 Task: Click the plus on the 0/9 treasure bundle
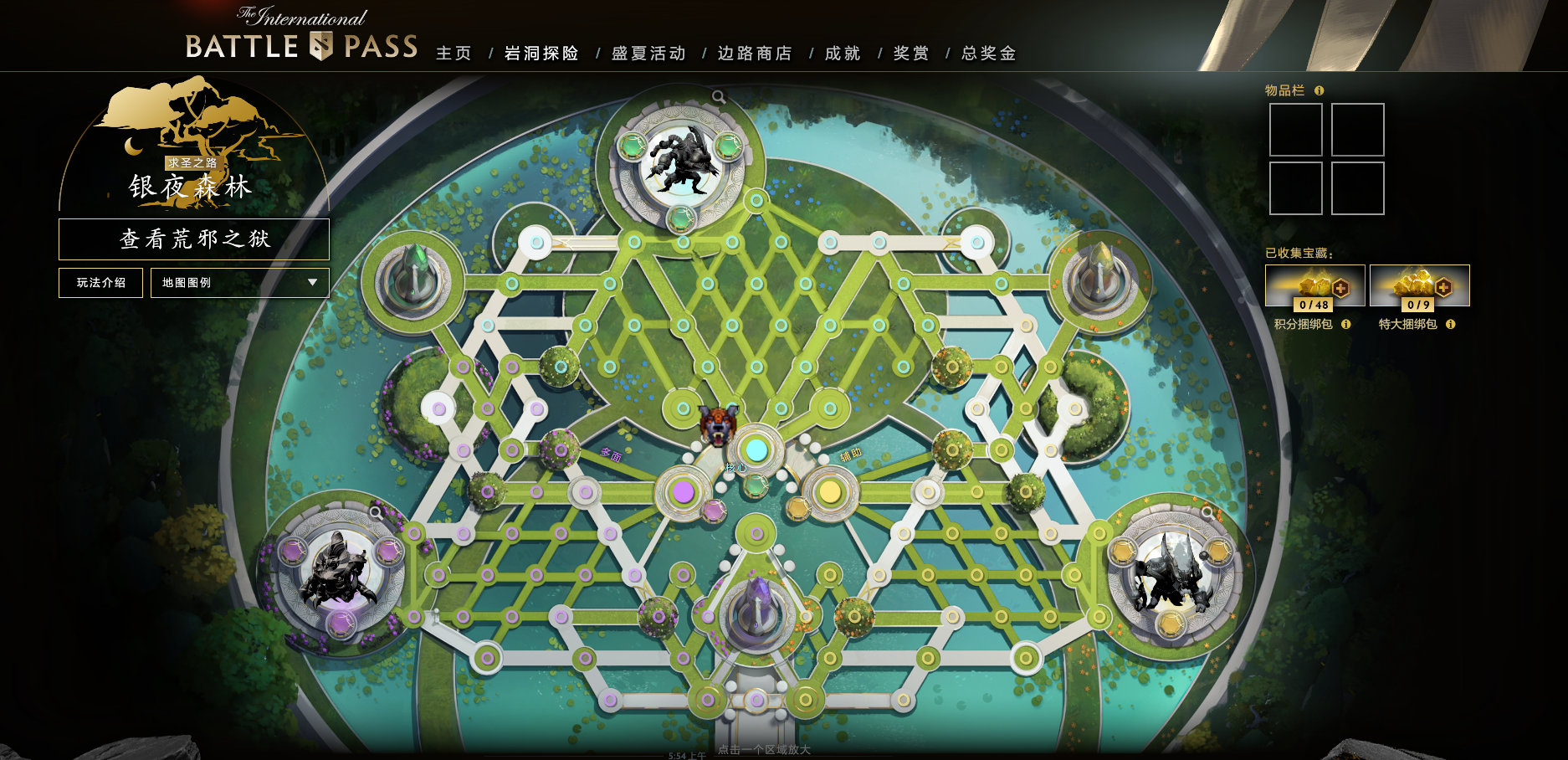pos(1443,287)
